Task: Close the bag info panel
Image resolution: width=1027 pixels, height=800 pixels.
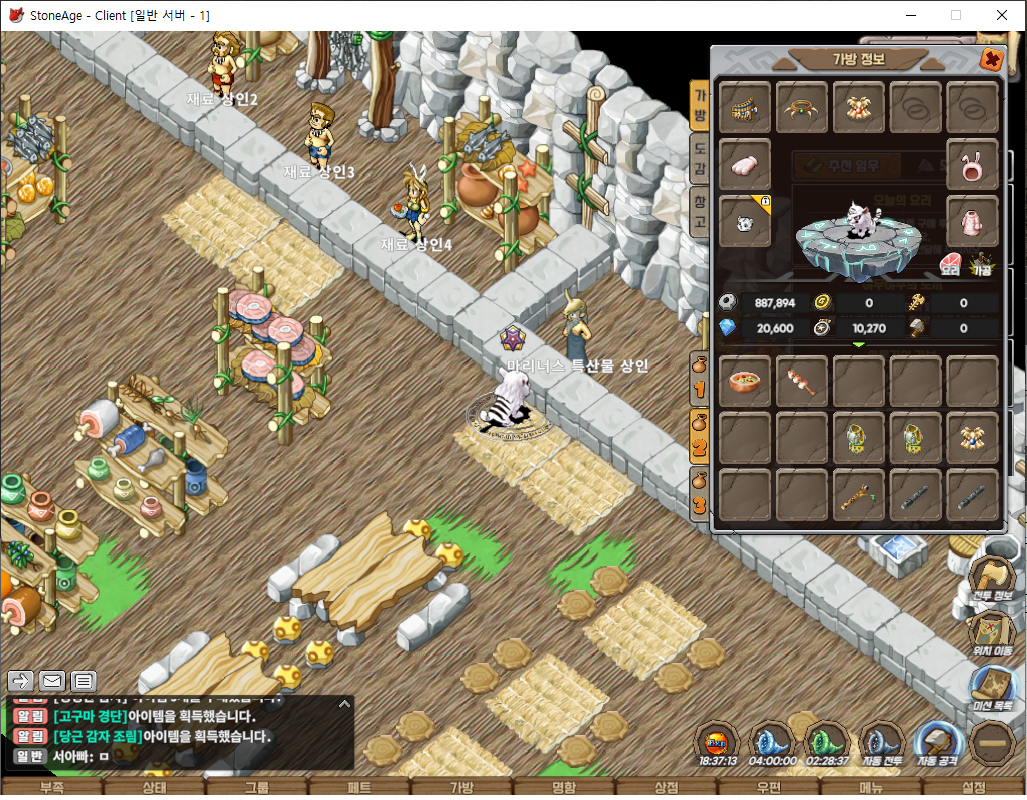Action: pos(991,59)
